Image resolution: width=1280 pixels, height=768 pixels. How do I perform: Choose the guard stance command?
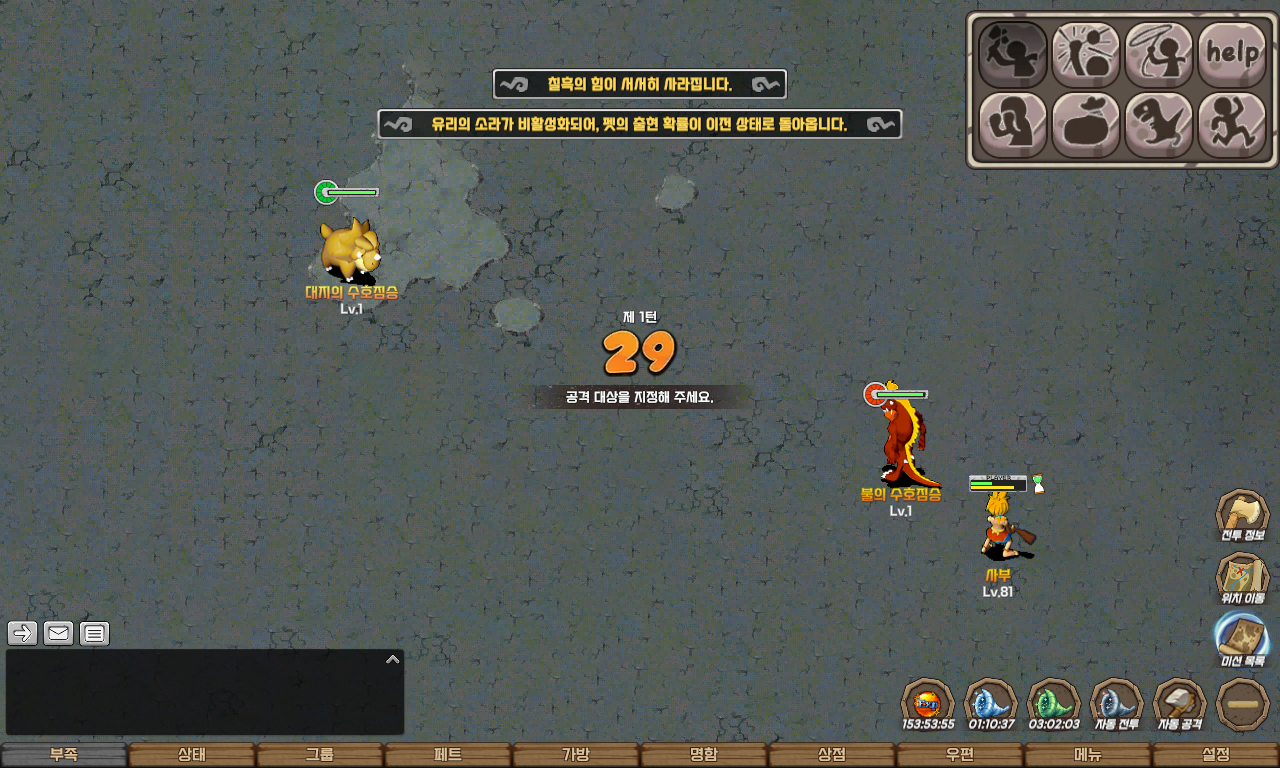point(1012,125)
